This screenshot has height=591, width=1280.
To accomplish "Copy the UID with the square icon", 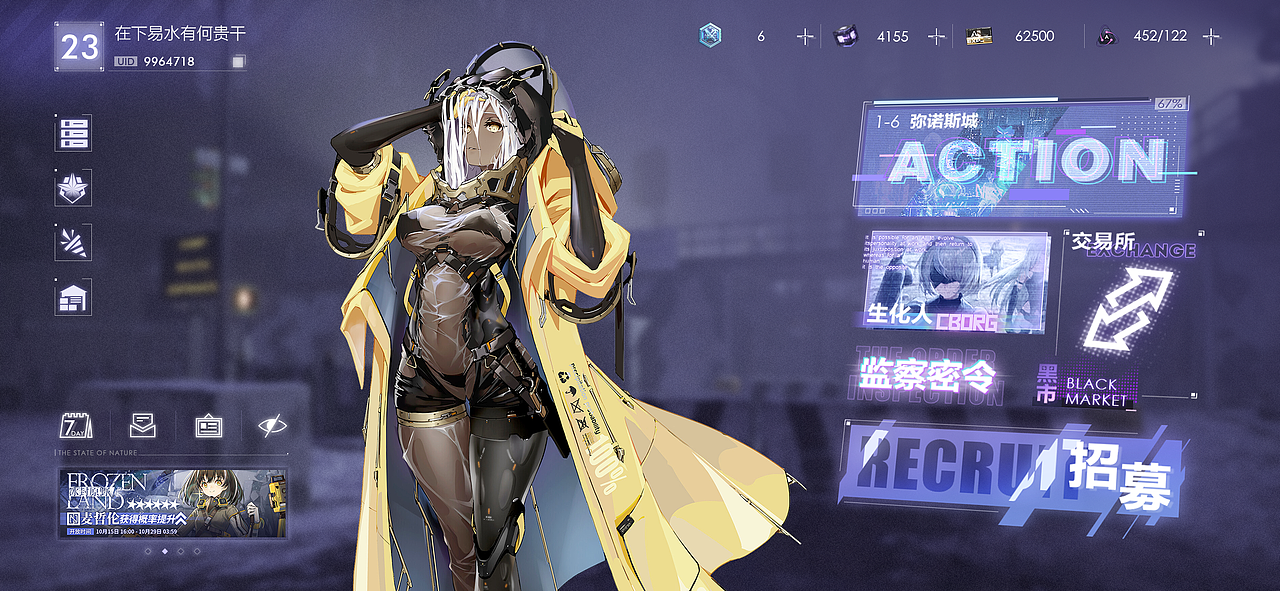I will (238, 62).
